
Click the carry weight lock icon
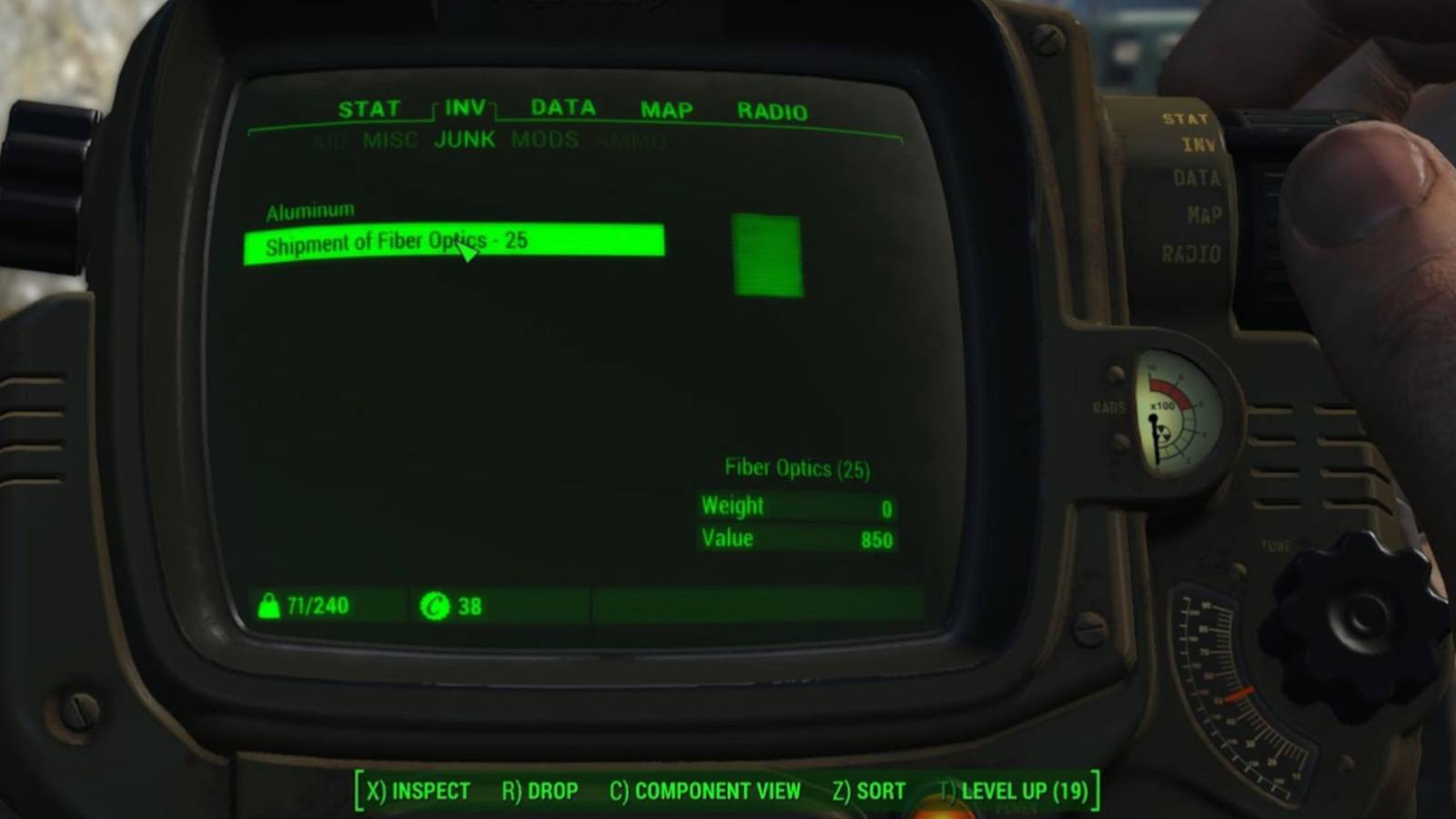click(272, 605)
